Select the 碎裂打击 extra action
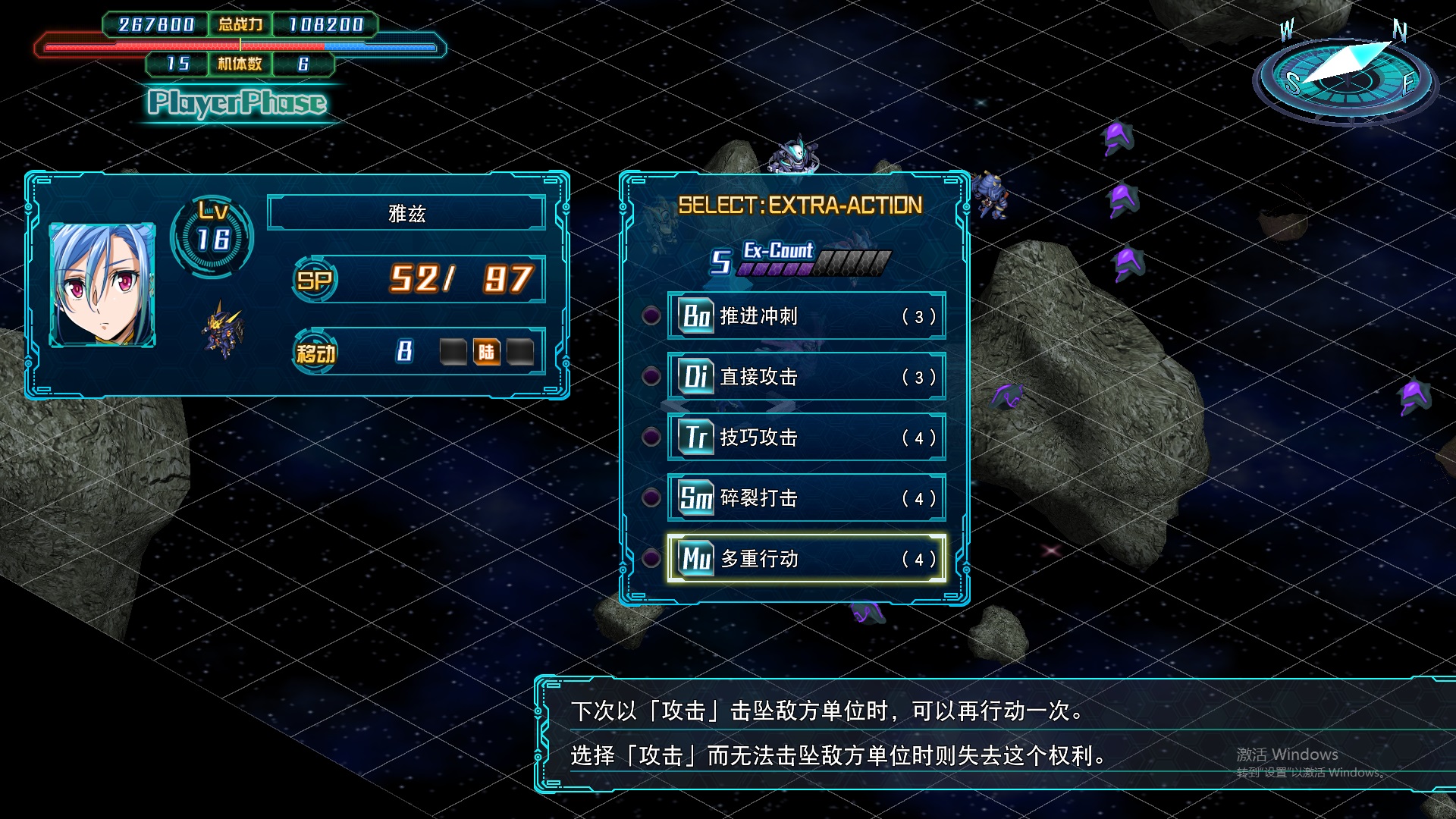The image size is (1456, 819). coord(806,497)
